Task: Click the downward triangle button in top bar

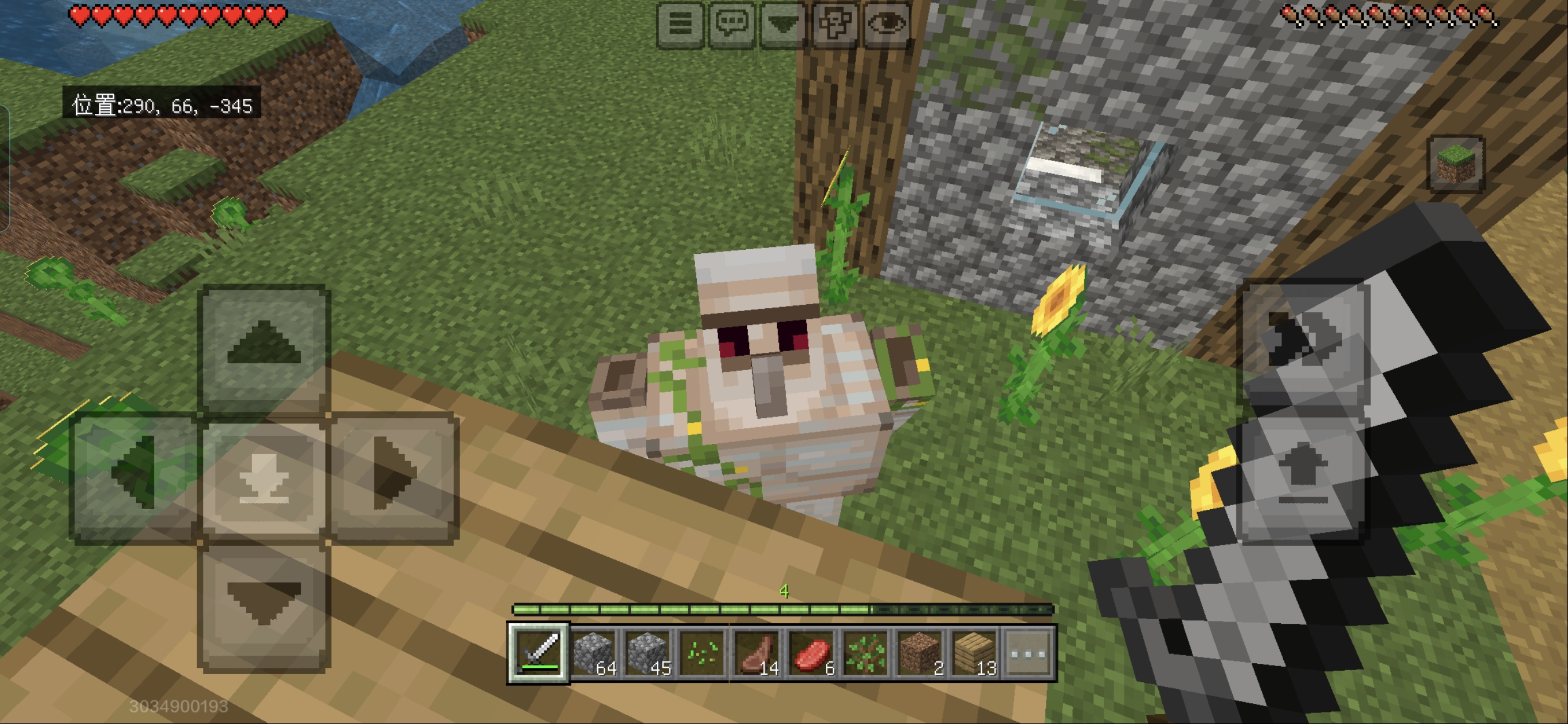Action: pos(783,24)
